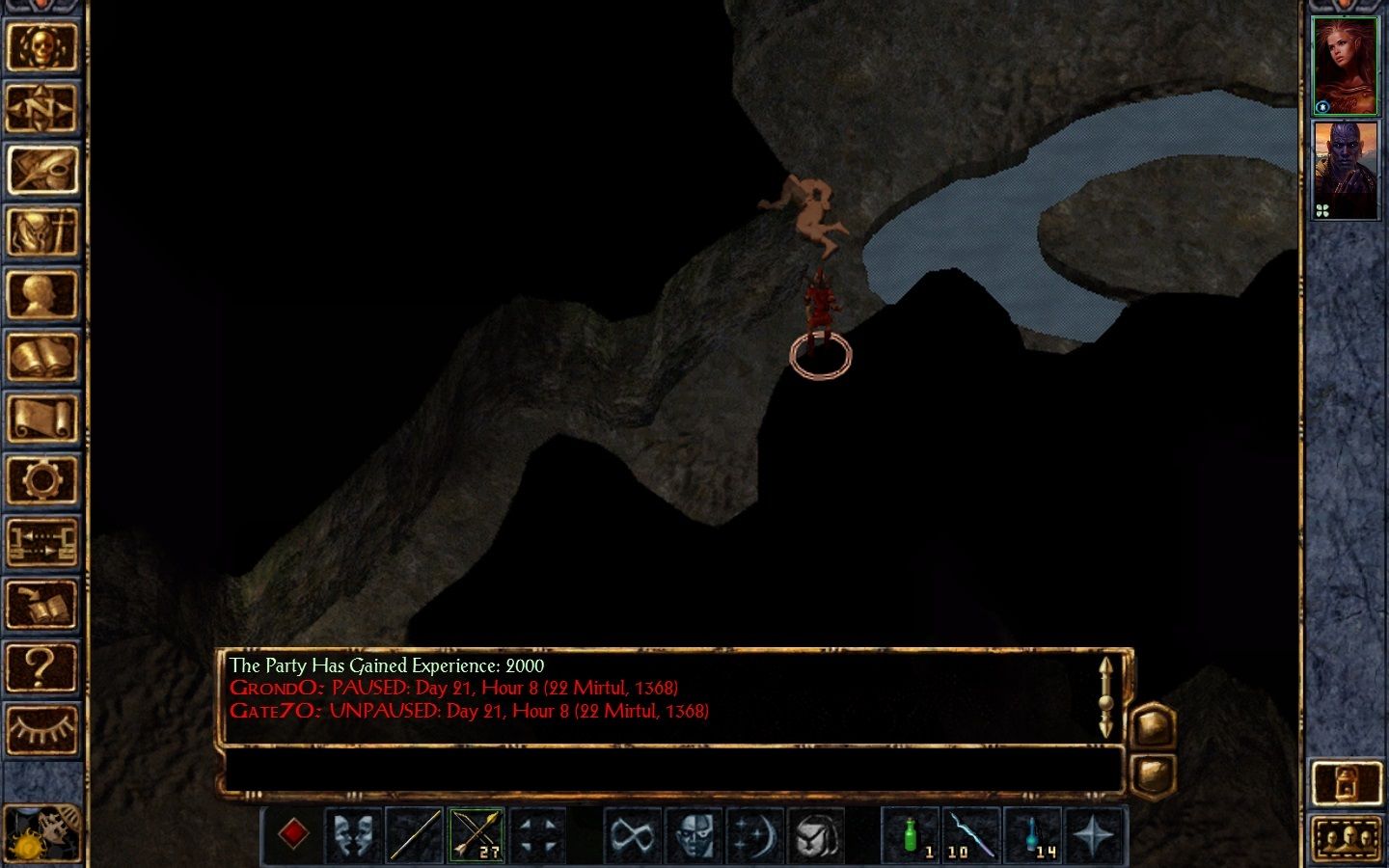The width and height of the screenshot is (1389, 868).
Task: Open game Options with the gear icon
Action: coord(42,479)
